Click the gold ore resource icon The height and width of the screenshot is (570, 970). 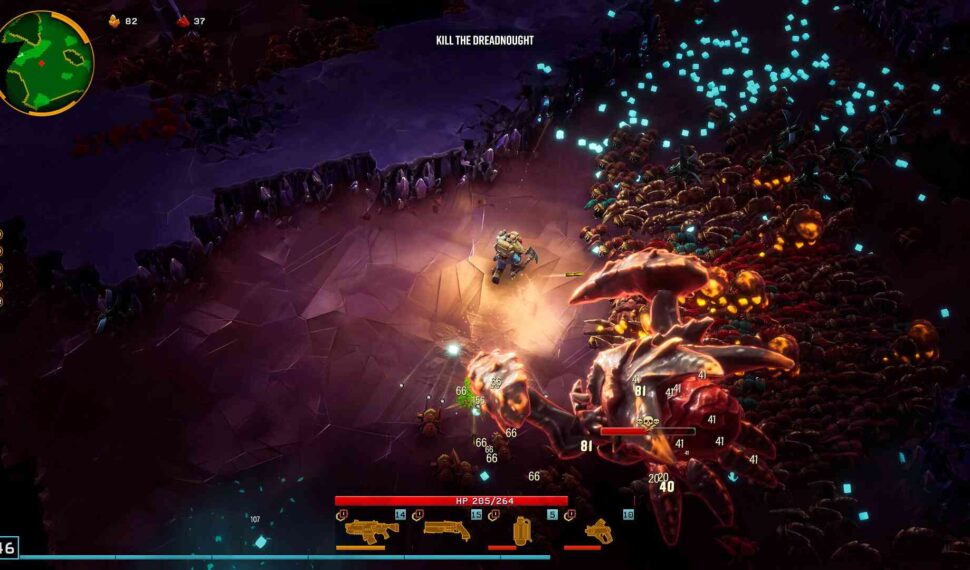click(113, 20)
